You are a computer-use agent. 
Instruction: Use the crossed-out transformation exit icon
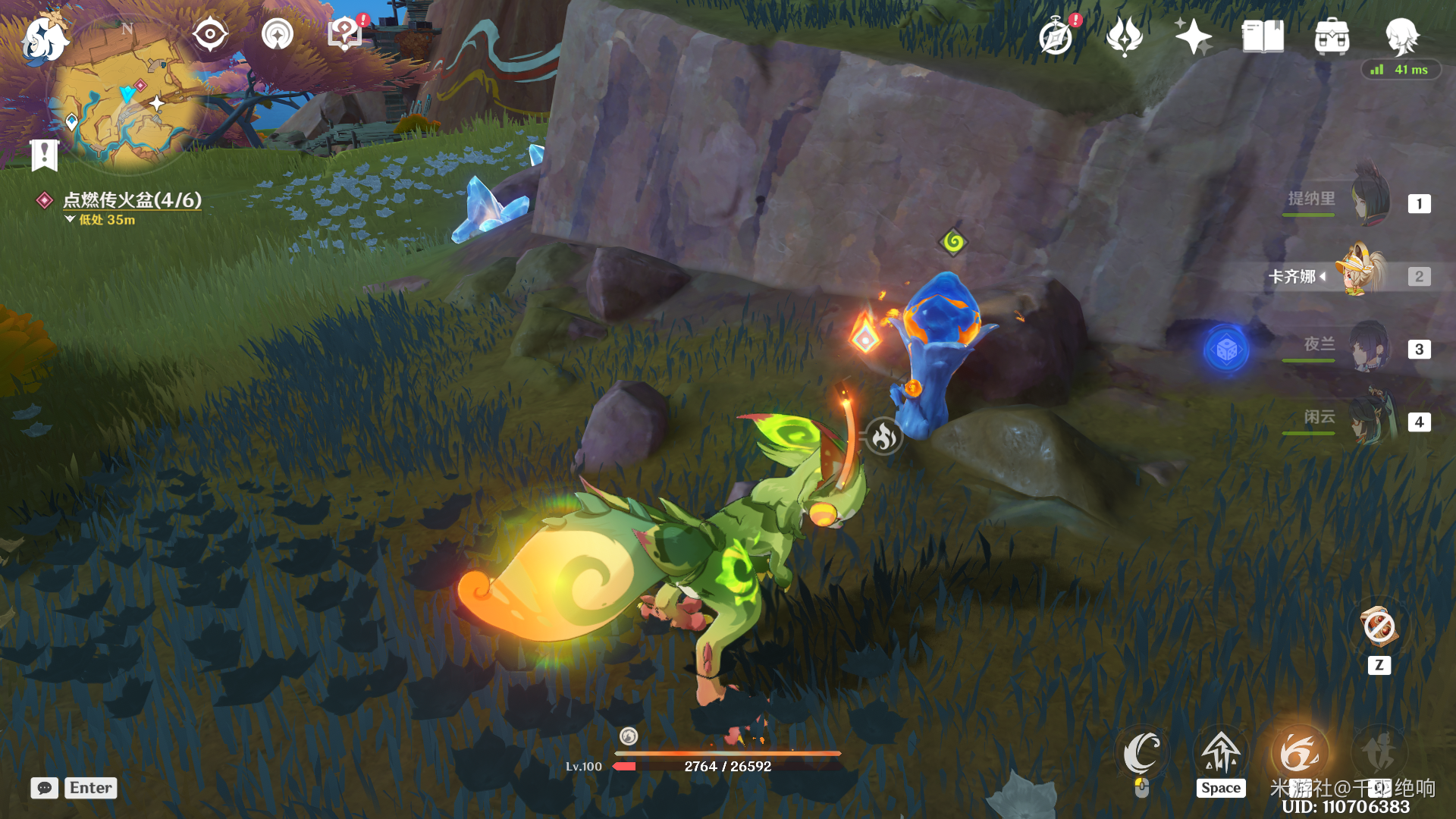coord(1379,629)
